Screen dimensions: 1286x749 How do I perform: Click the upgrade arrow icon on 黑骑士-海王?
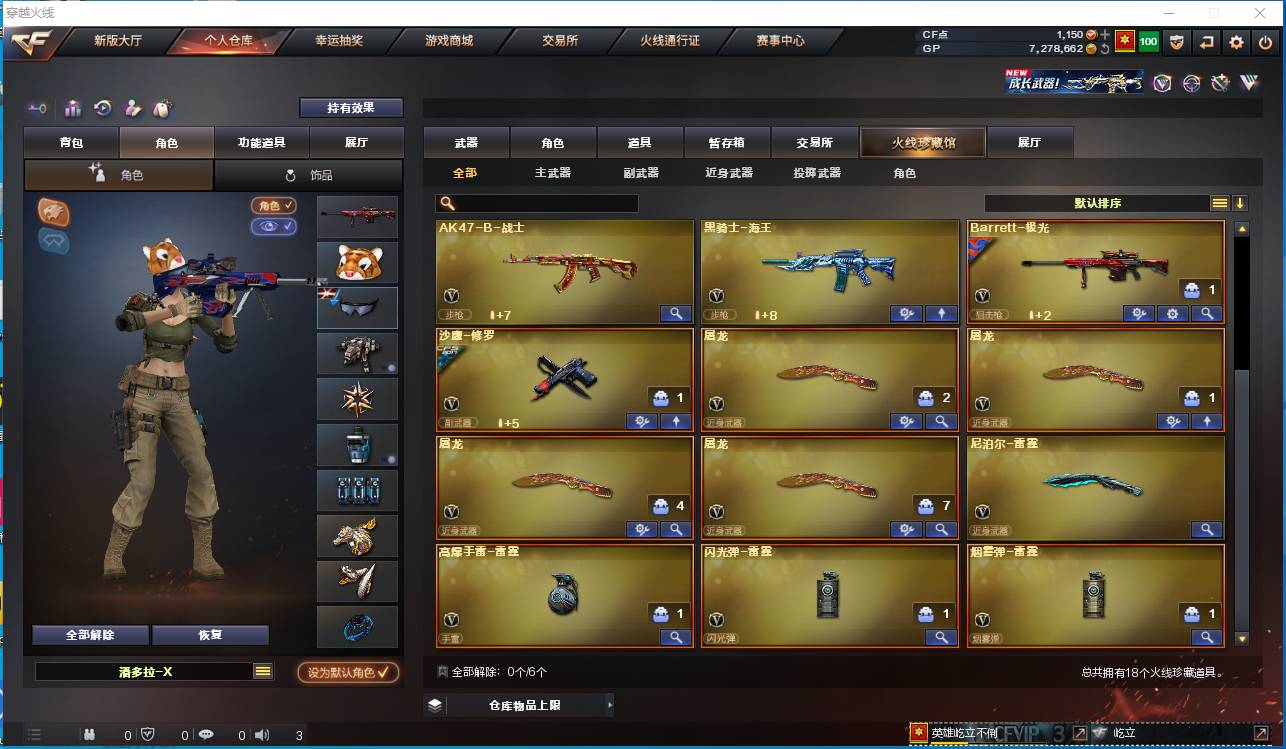(940, 313)
